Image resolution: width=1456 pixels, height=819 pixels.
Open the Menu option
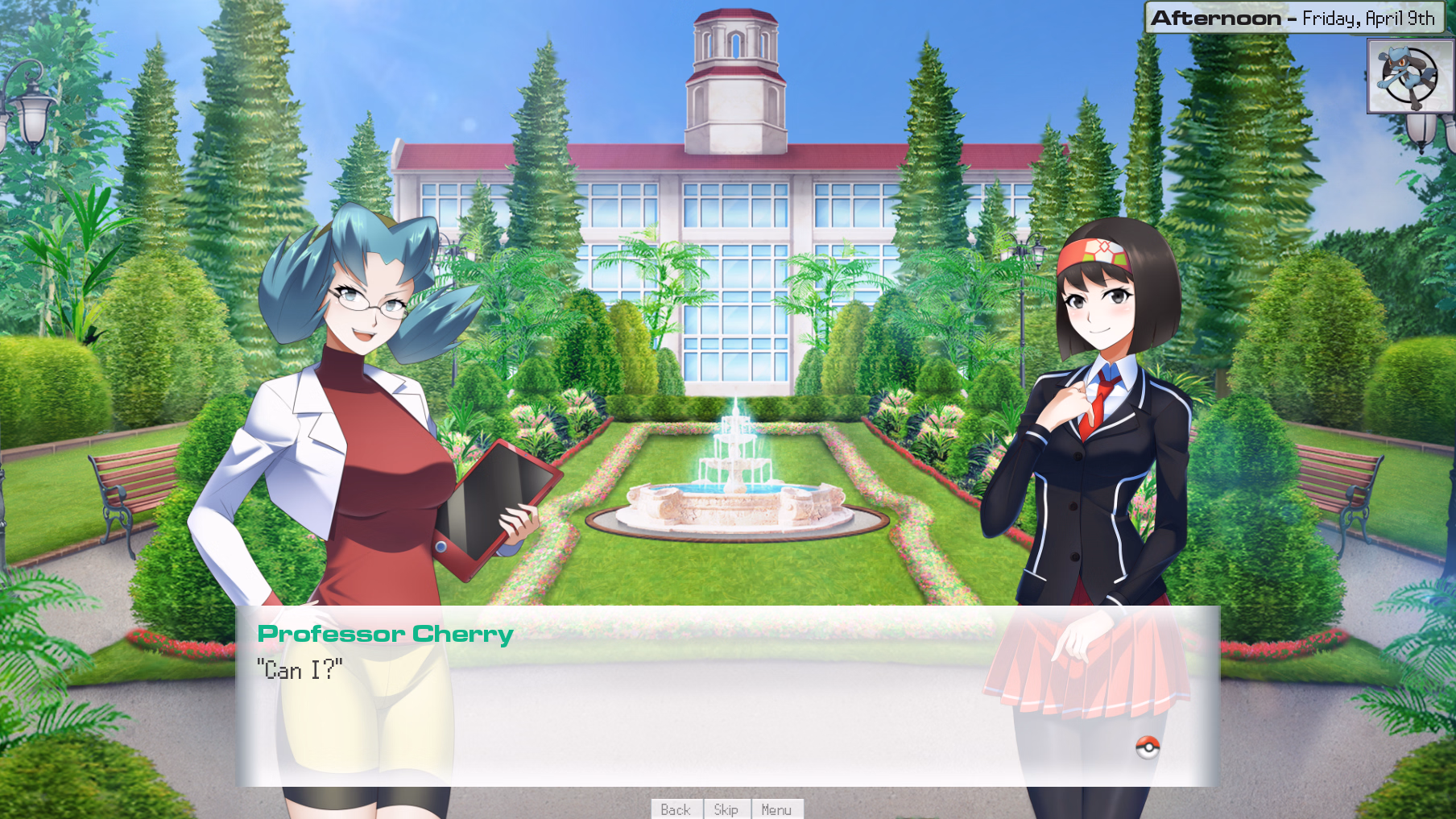click(777, 809)
